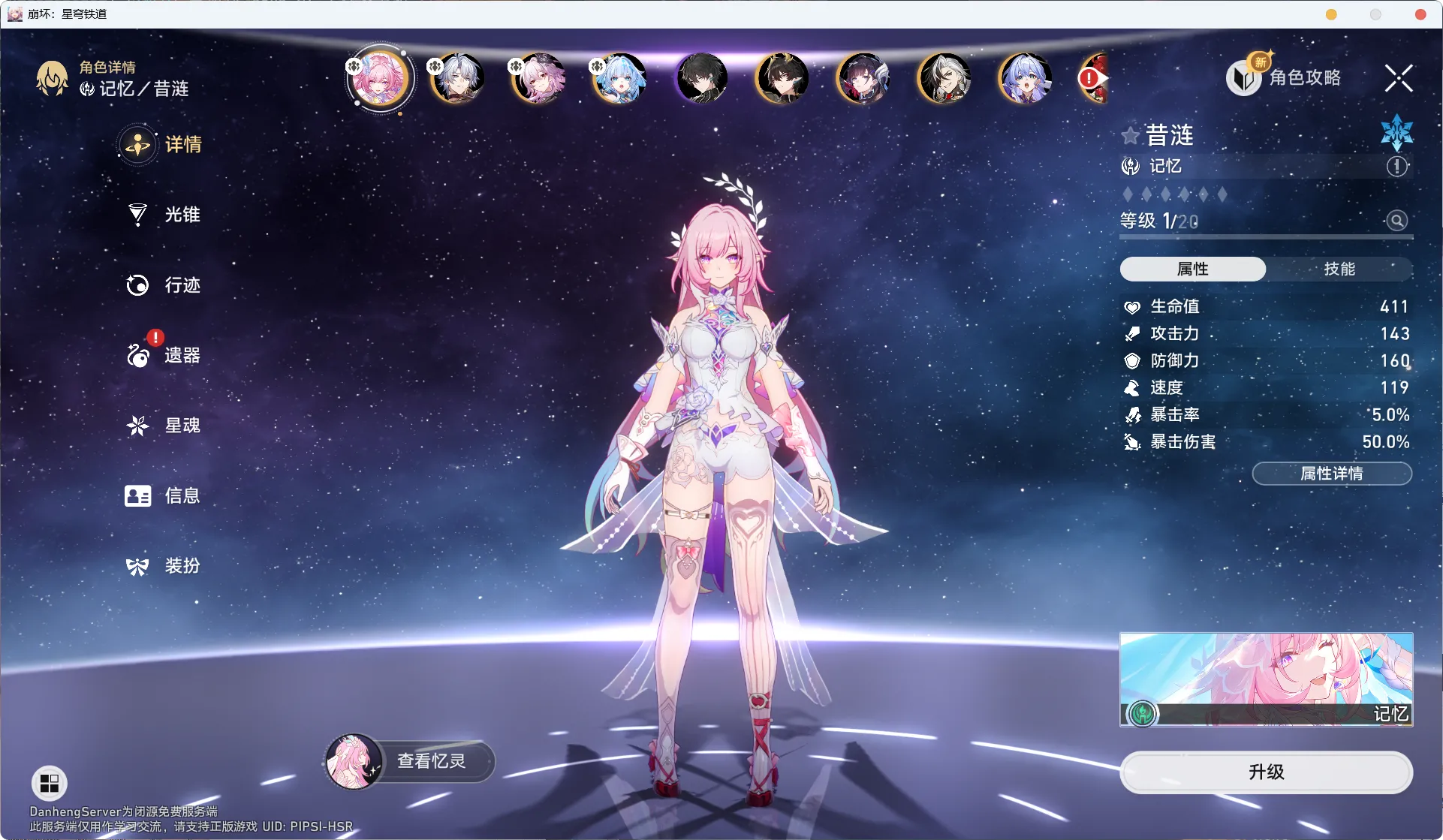This screenshot has width=1443, height=840.
Task: Click the level progress bar under 等级 1/20
Action: 1265,238
